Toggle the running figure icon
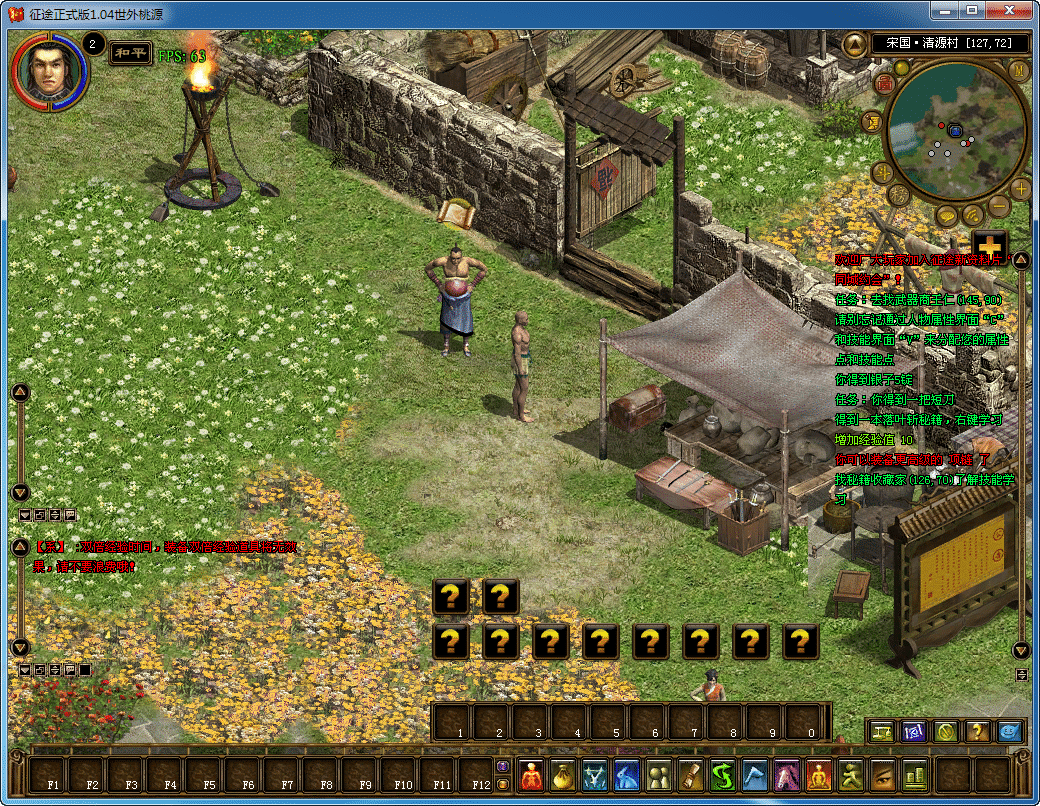Image resolution: width=1040 pixels, height=806 pixels. [x=852, y=774]
